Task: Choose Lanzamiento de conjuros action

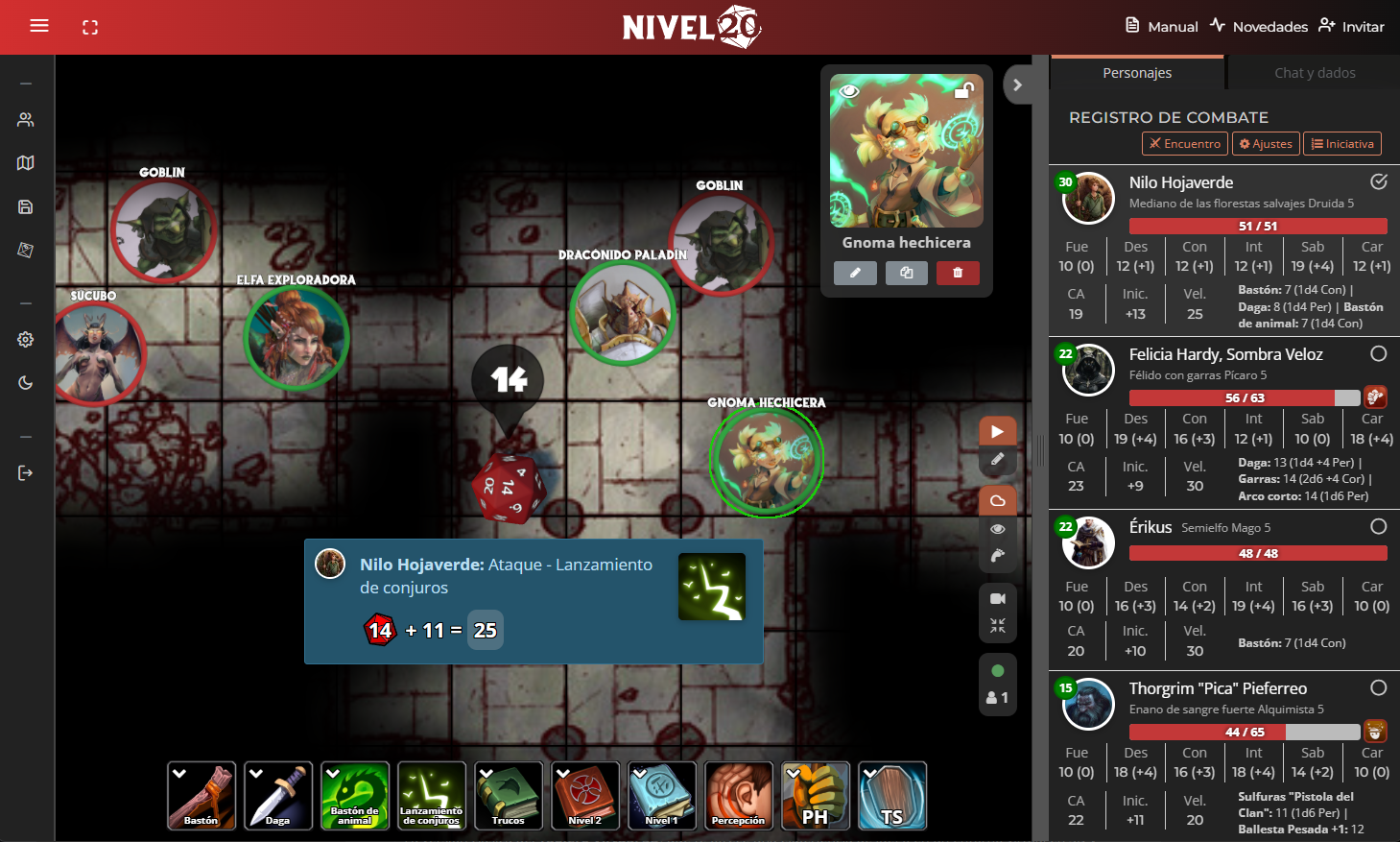Action: [x=432, y=795]
